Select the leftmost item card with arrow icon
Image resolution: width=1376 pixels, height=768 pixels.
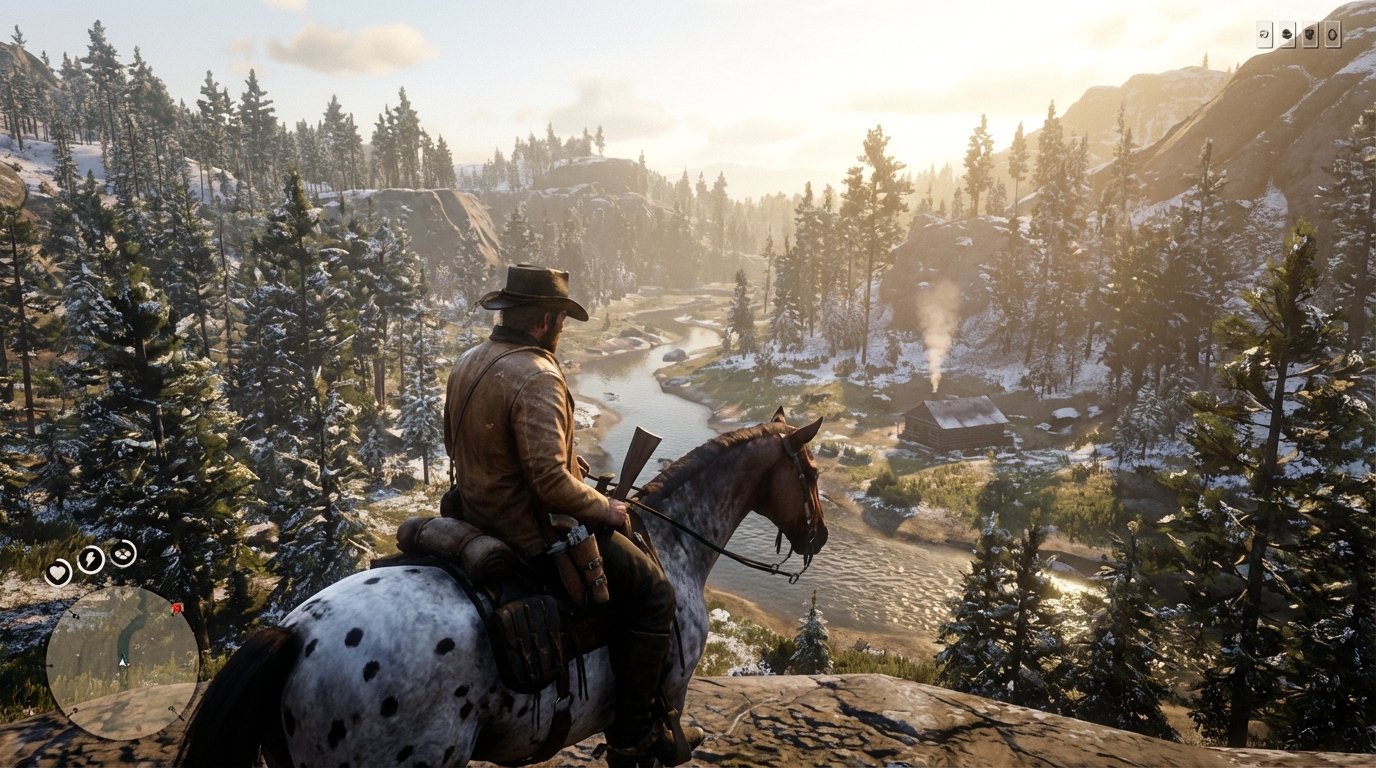[1265, 34]
